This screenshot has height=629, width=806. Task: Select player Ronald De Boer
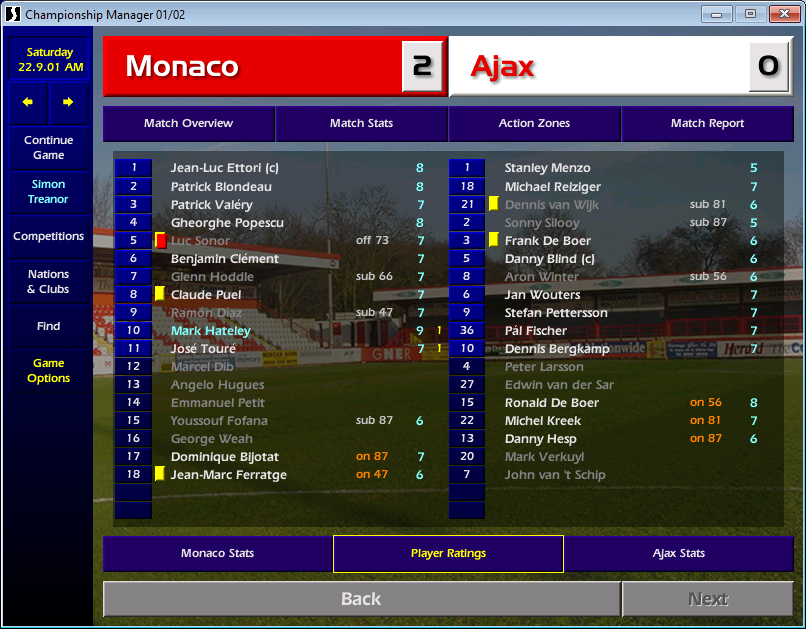coord(552,403)
